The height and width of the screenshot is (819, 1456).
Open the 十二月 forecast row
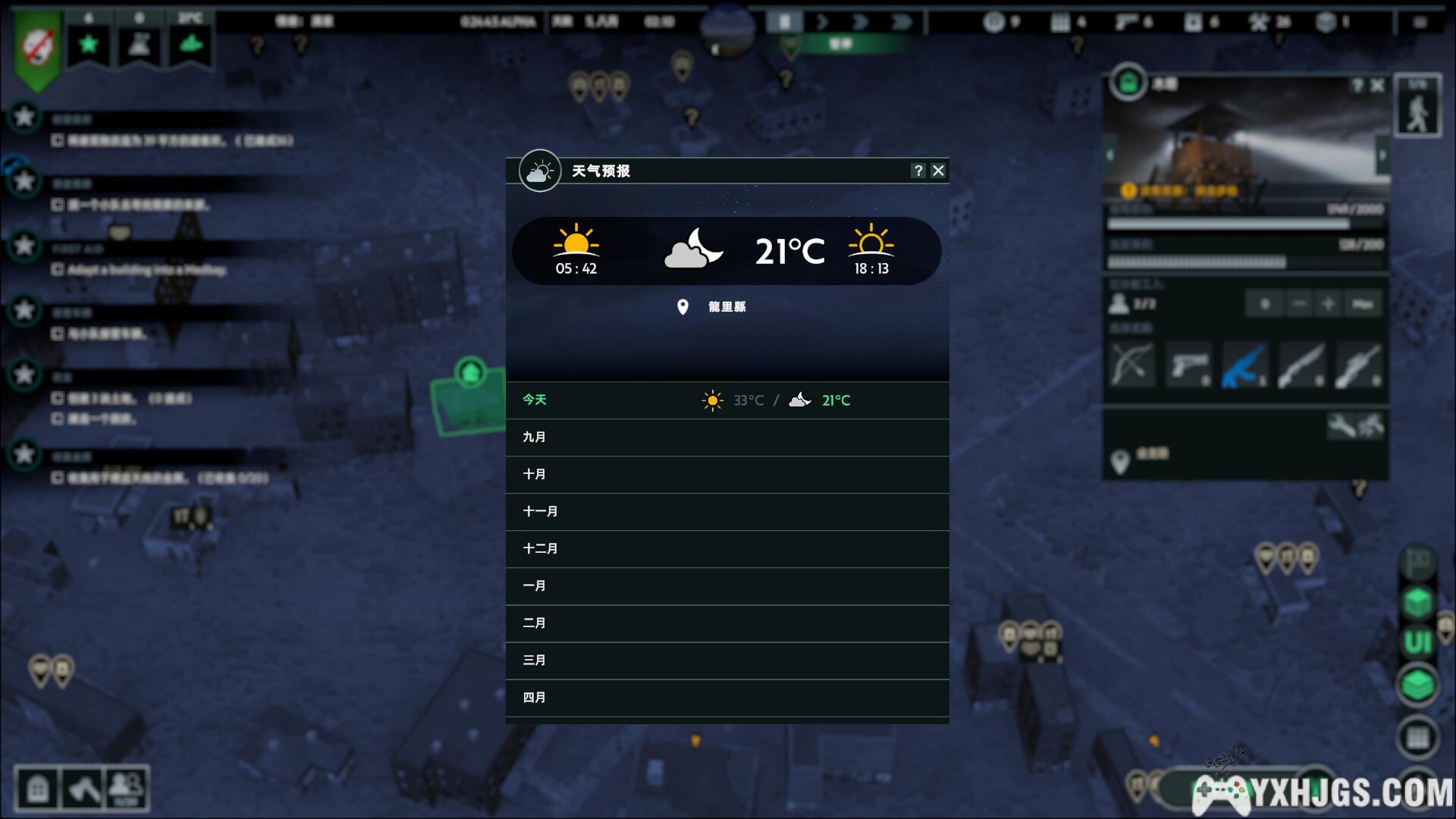pyautogui.click(x=726, y=549)
